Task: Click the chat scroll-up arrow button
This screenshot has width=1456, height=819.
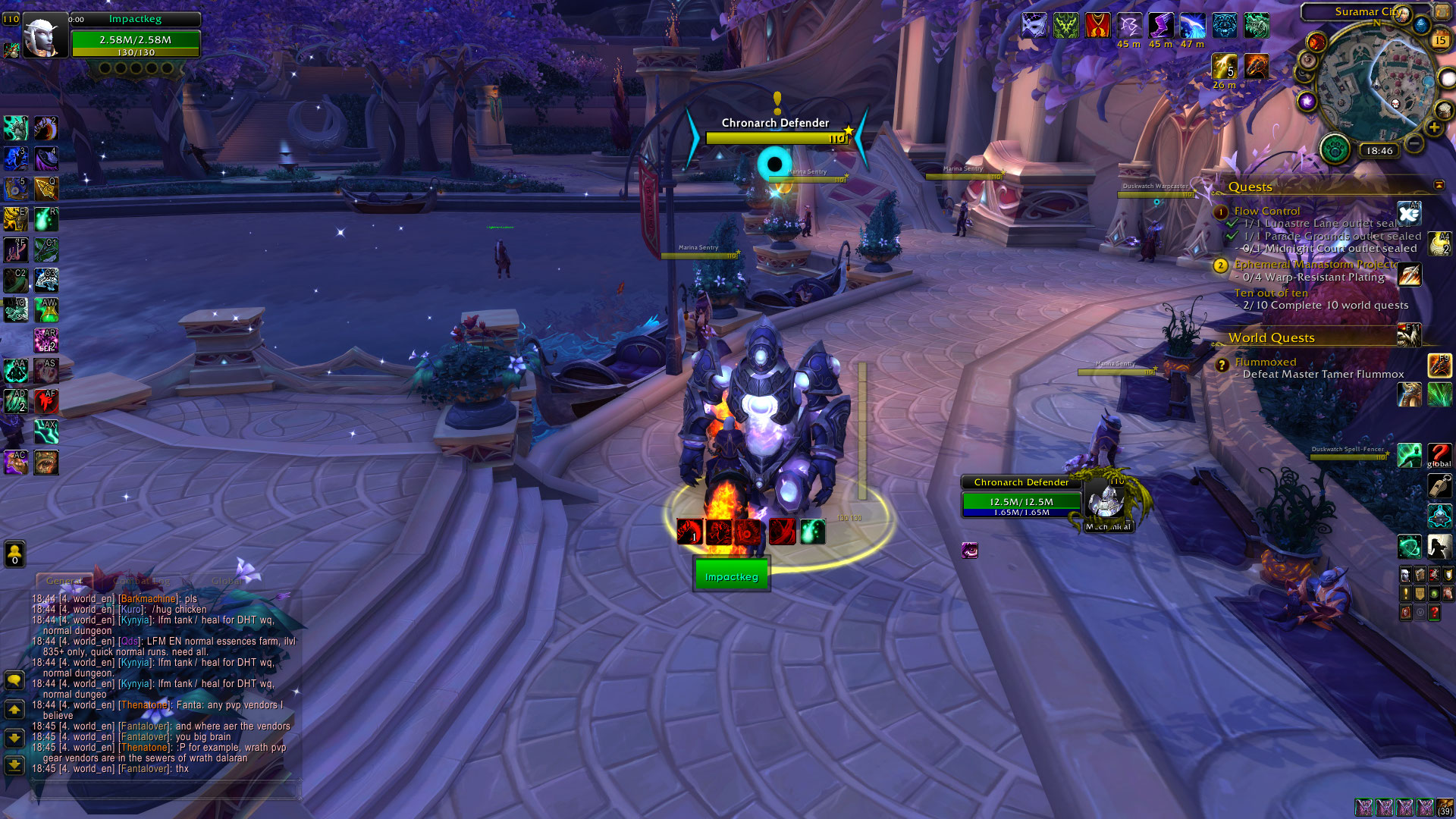Action: 14,710
